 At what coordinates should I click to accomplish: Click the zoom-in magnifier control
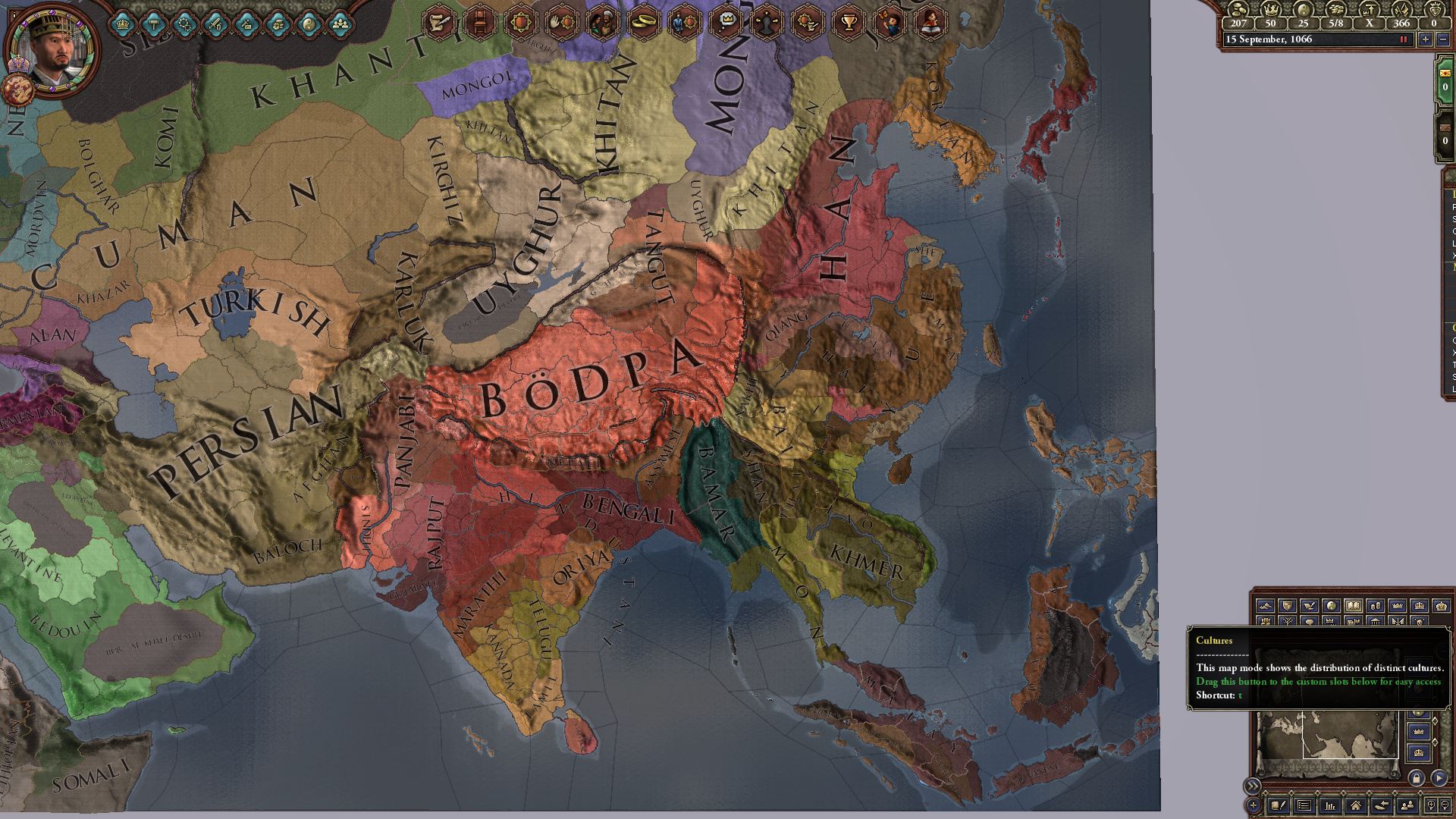pos(1432,805)
